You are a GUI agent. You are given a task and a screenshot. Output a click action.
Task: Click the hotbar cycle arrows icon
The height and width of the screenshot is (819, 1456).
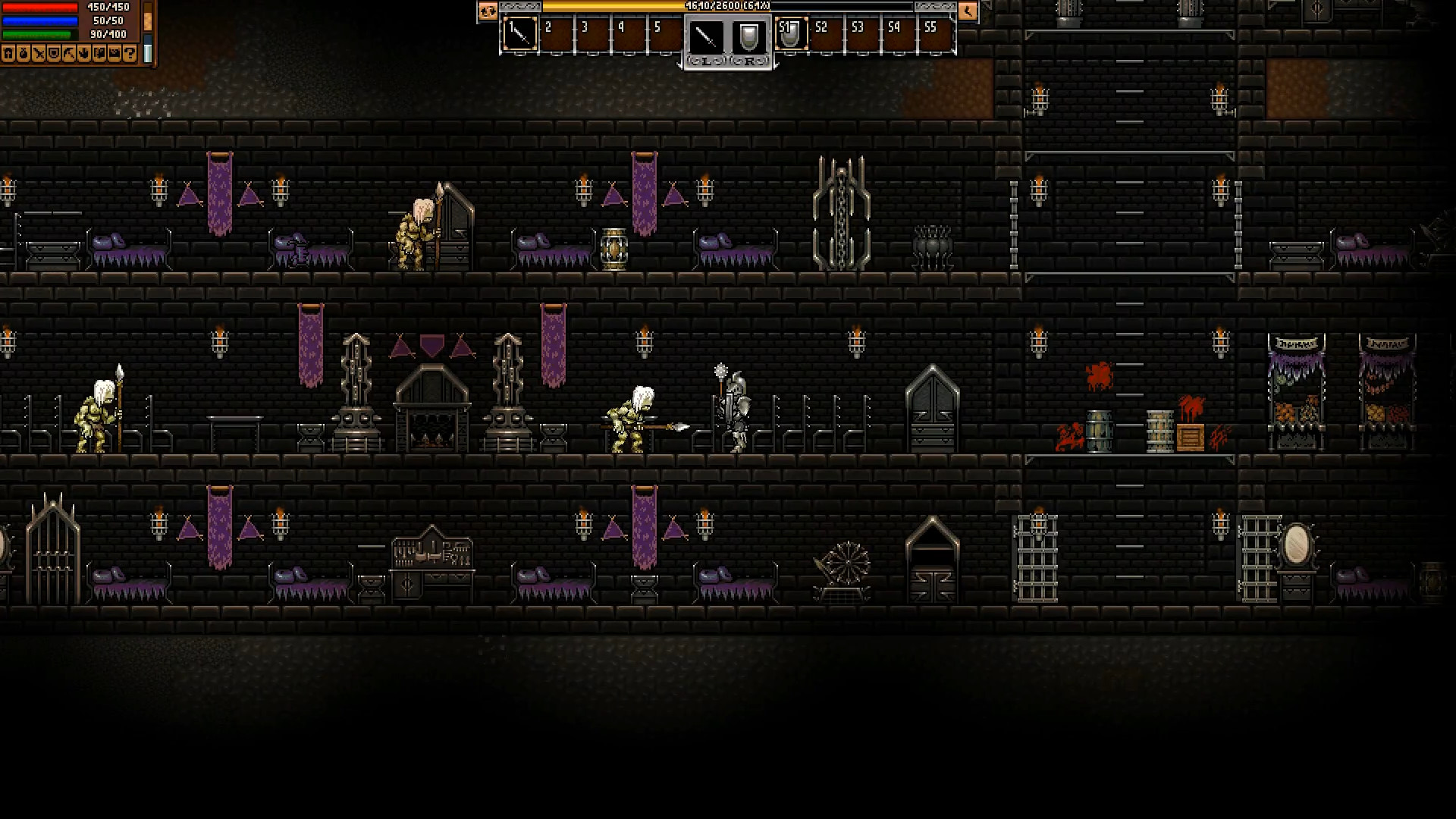tap(488, 12)
